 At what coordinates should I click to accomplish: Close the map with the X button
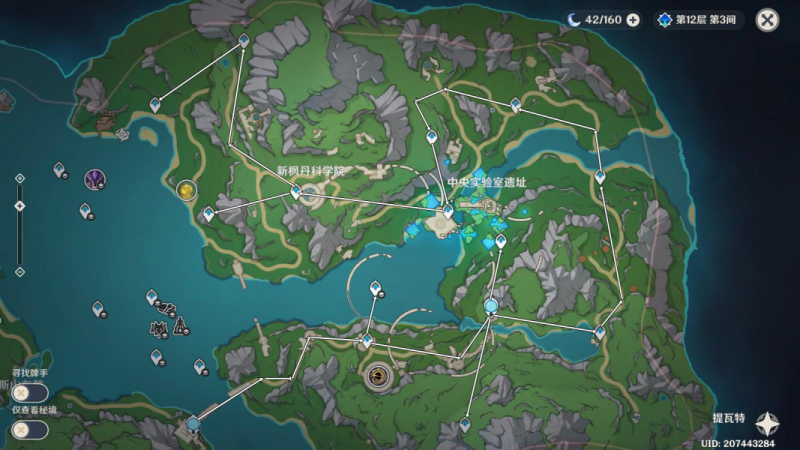point(767,19)
